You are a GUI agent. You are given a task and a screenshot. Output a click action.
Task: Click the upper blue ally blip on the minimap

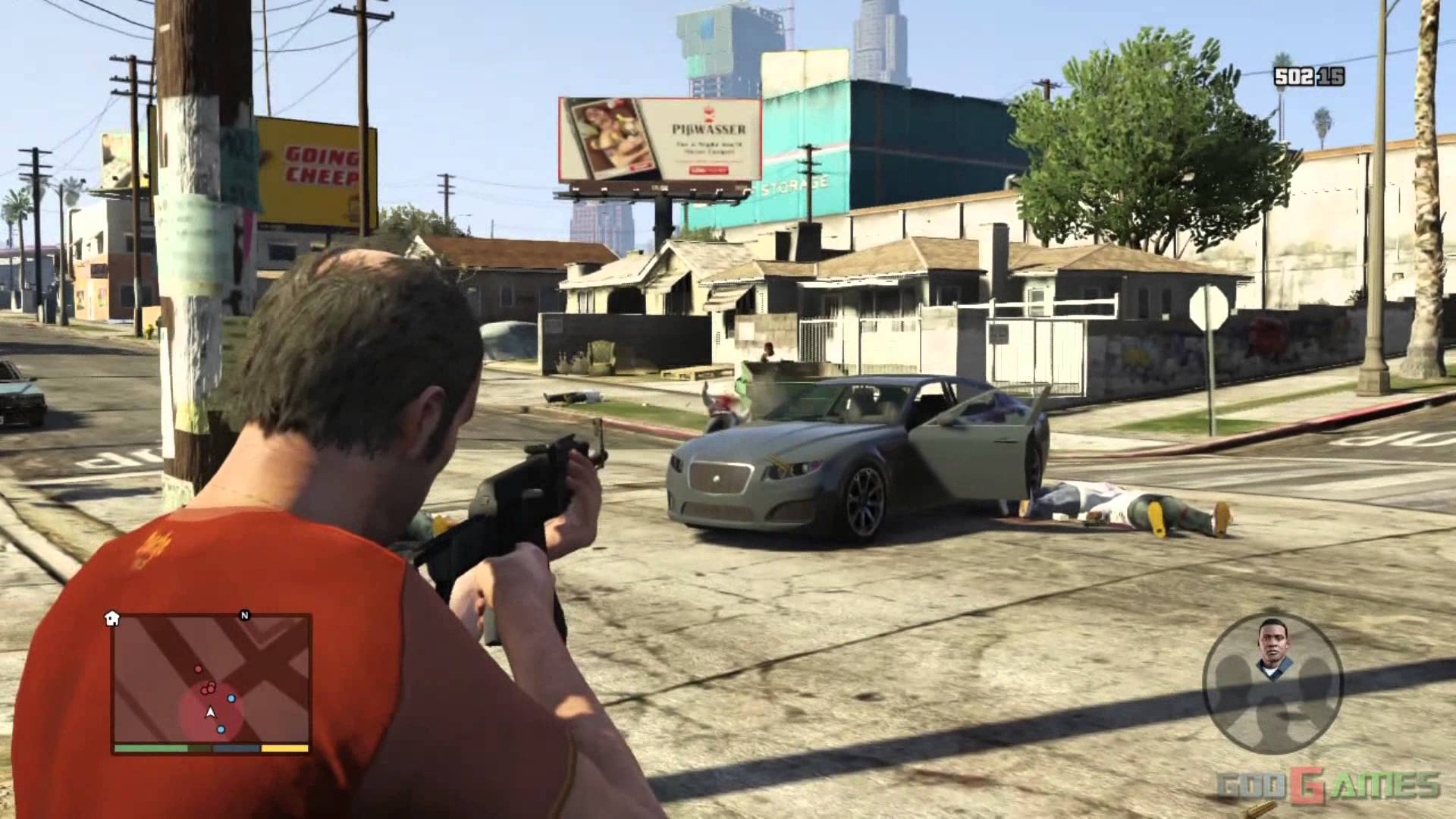[x=231, y=698]
